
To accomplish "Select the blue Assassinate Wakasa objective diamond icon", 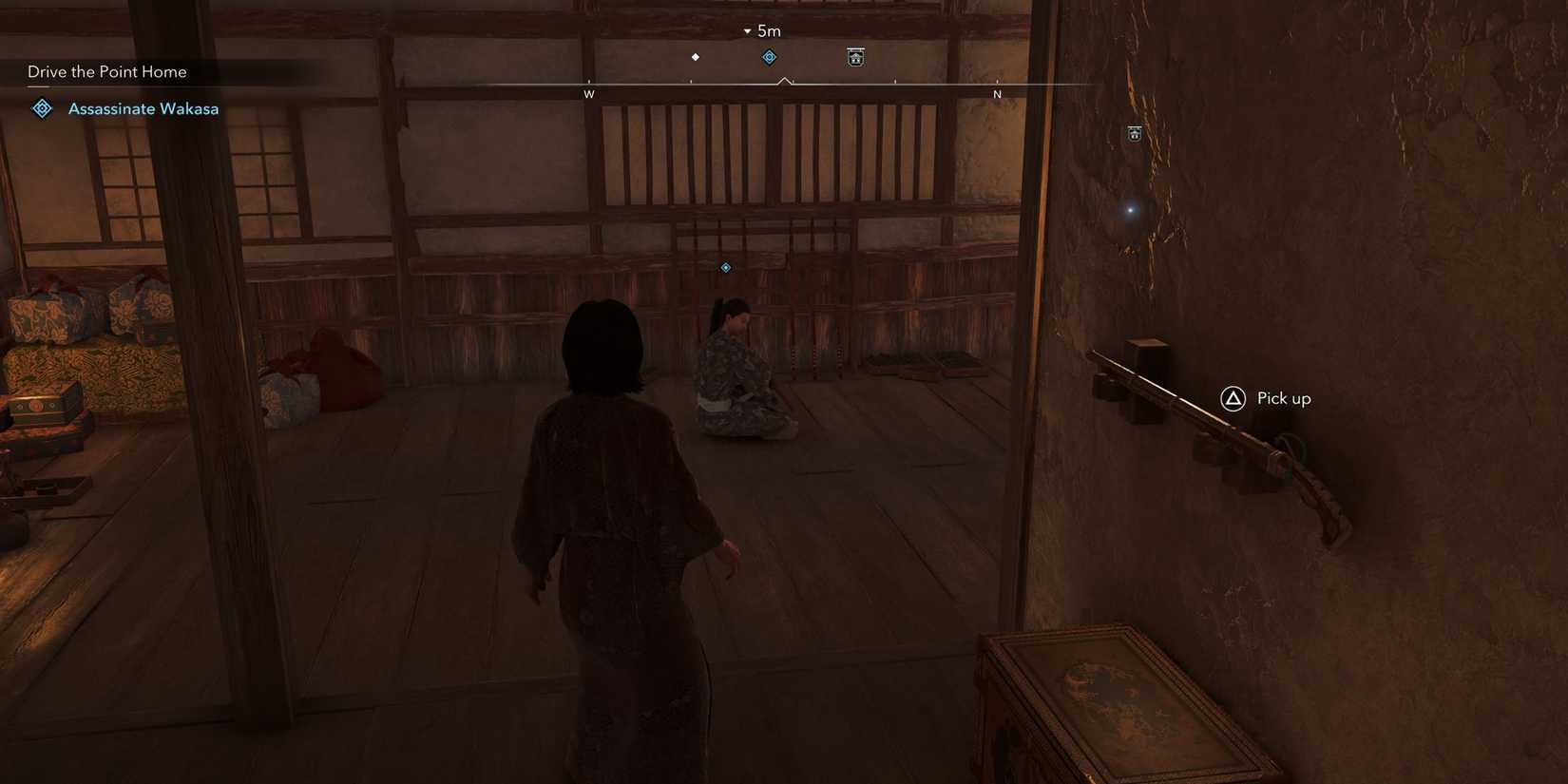I will click(41, 108).
